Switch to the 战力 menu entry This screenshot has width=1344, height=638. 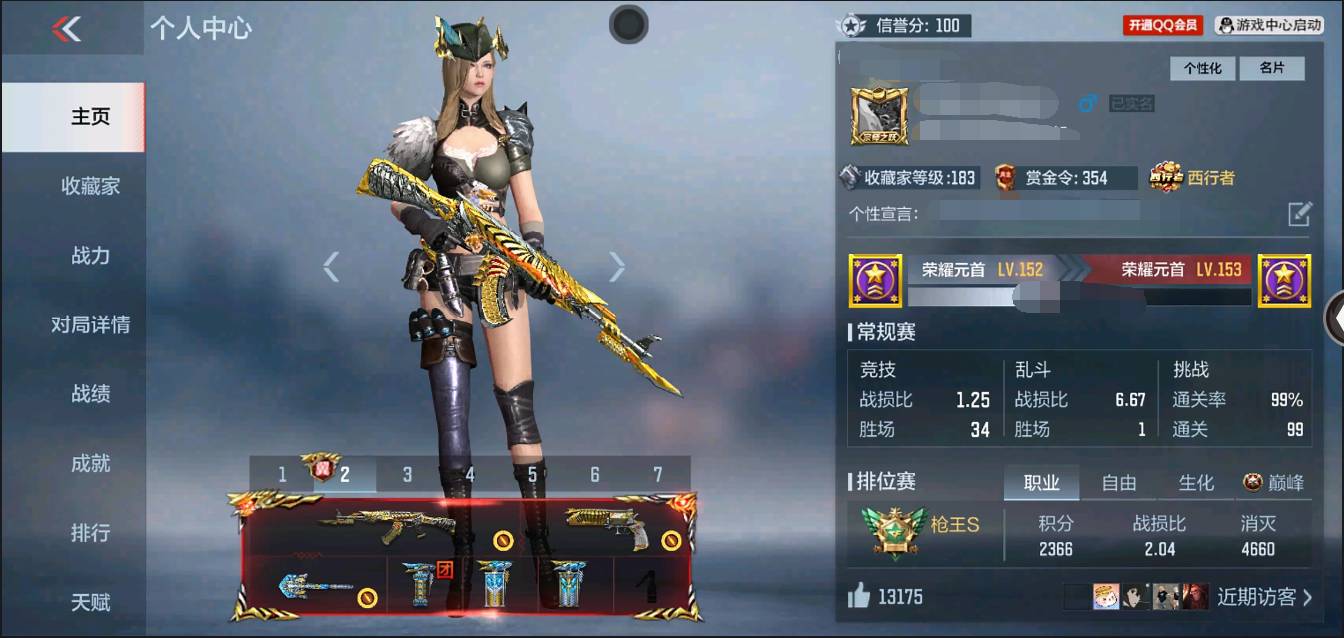pyautogui.click(x=90, y=255)
